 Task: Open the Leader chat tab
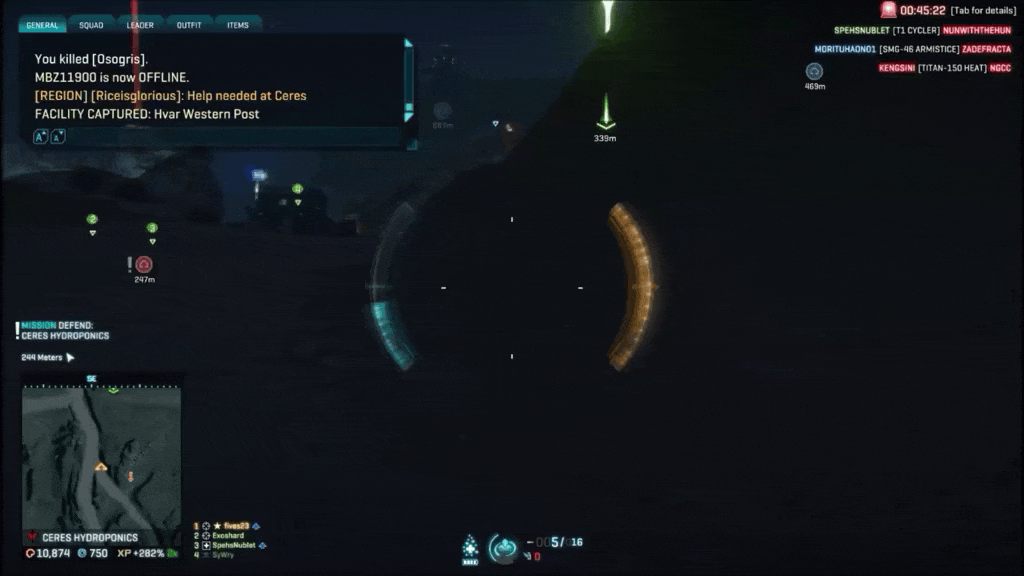tap(140, 25)
